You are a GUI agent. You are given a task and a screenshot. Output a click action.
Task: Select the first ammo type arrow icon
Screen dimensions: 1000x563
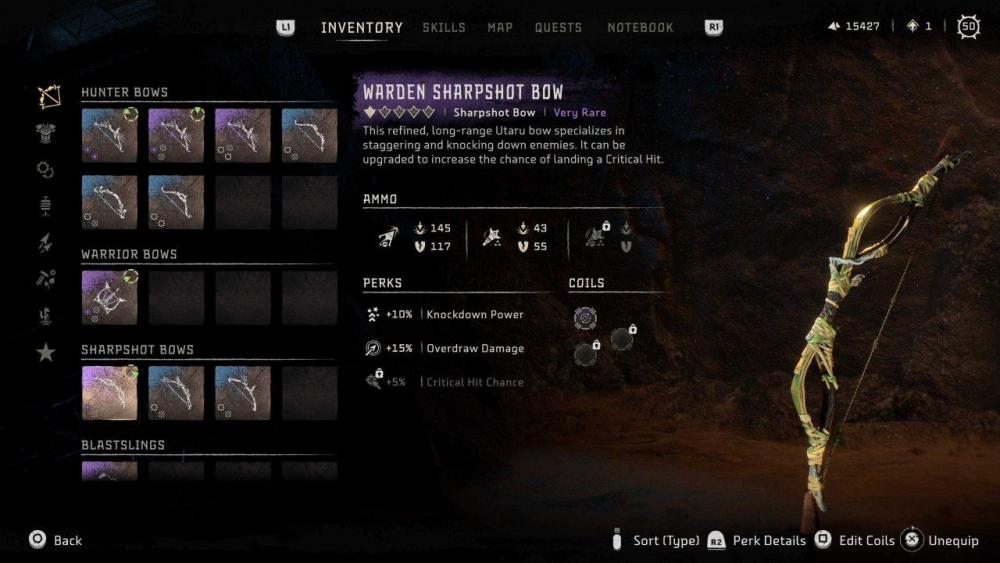click(x=385, y=236)
